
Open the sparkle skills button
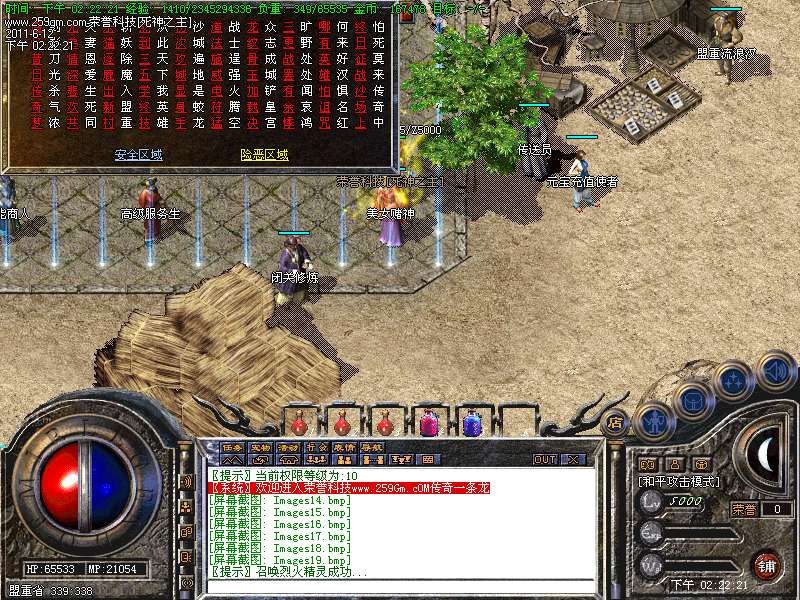(734, 380)
